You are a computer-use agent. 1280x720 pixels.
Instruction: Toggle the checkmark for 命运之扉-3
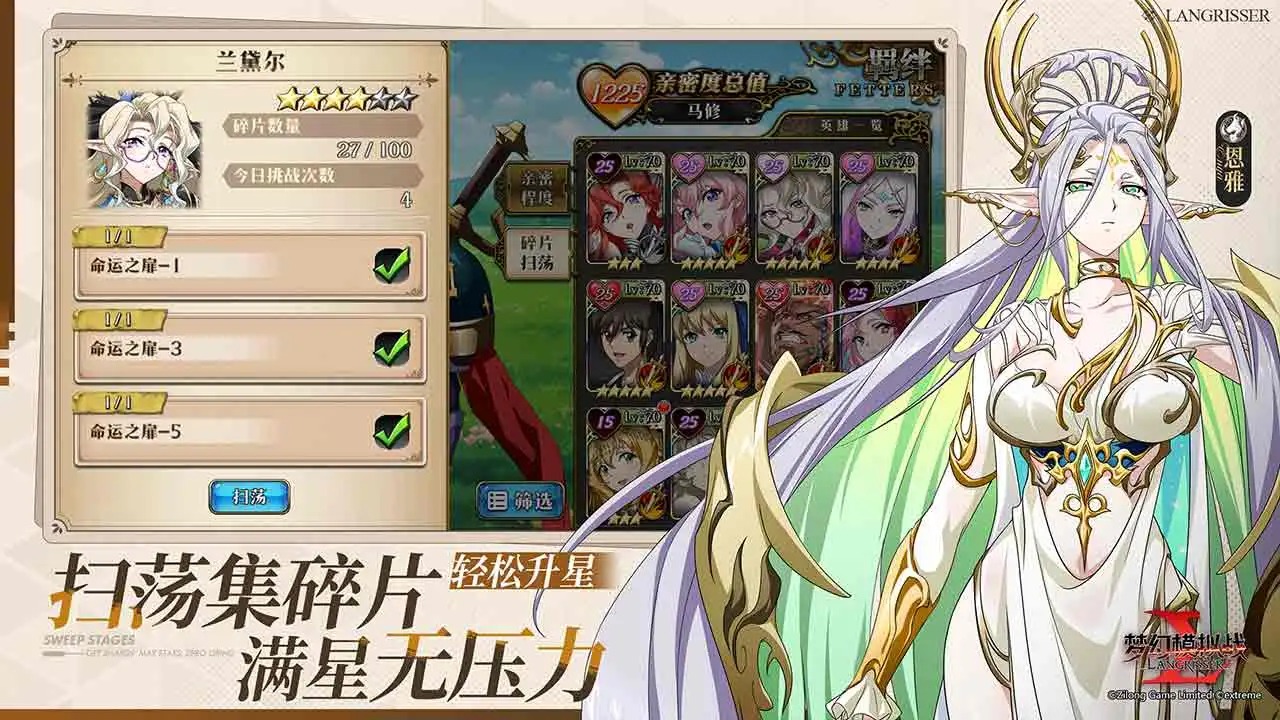[x=393, y=347]
